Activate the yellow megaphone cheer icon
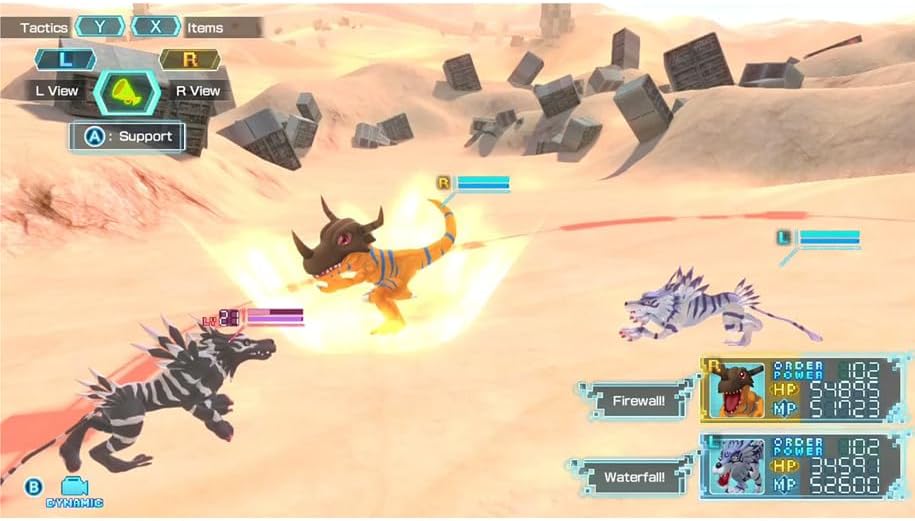The height and width of the screenshot is (521, 915). [x=127, y=91]
